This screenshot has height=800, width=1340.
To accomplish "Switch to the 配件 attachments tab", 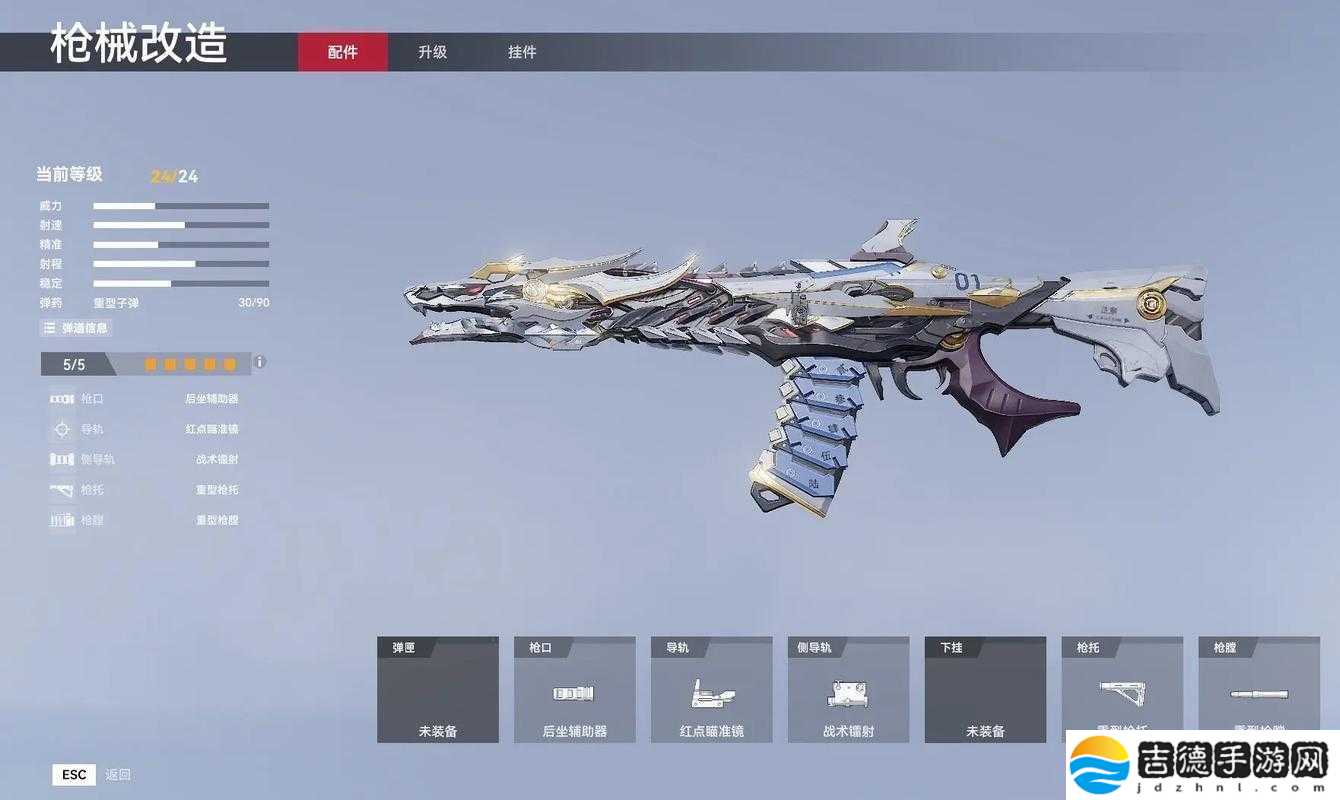I will point(342,52).
